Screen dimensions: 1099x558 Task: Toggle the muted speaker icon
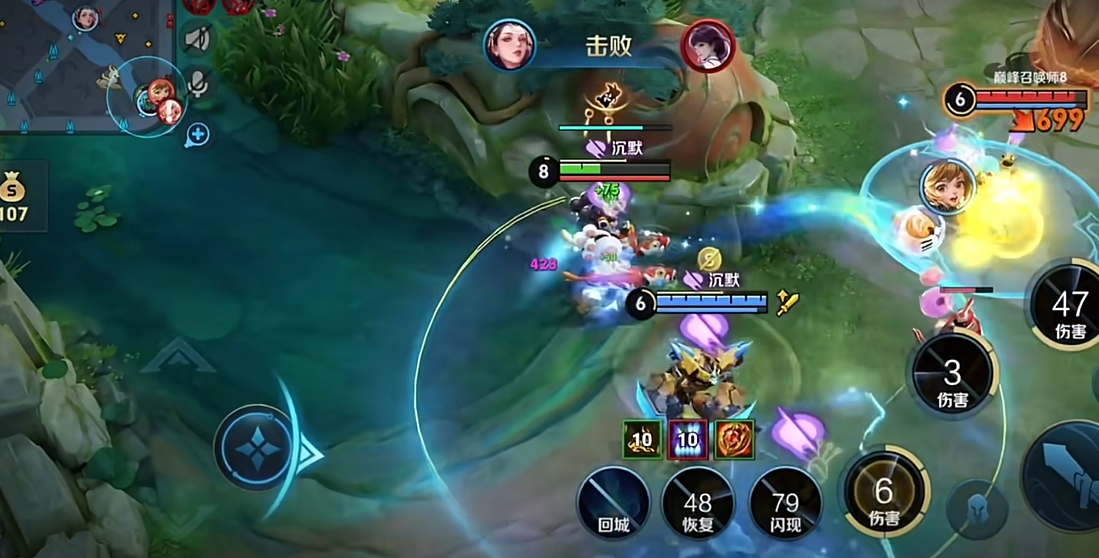(x=198, y=40)
